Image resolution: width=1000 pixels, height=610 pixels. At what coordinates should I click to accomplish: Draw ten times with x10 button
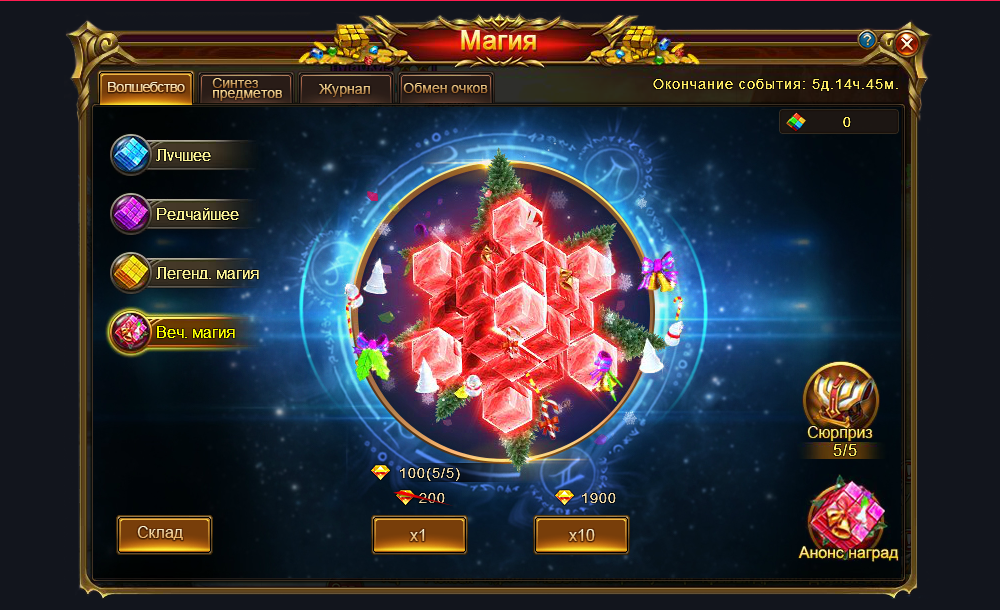[581, 535]
